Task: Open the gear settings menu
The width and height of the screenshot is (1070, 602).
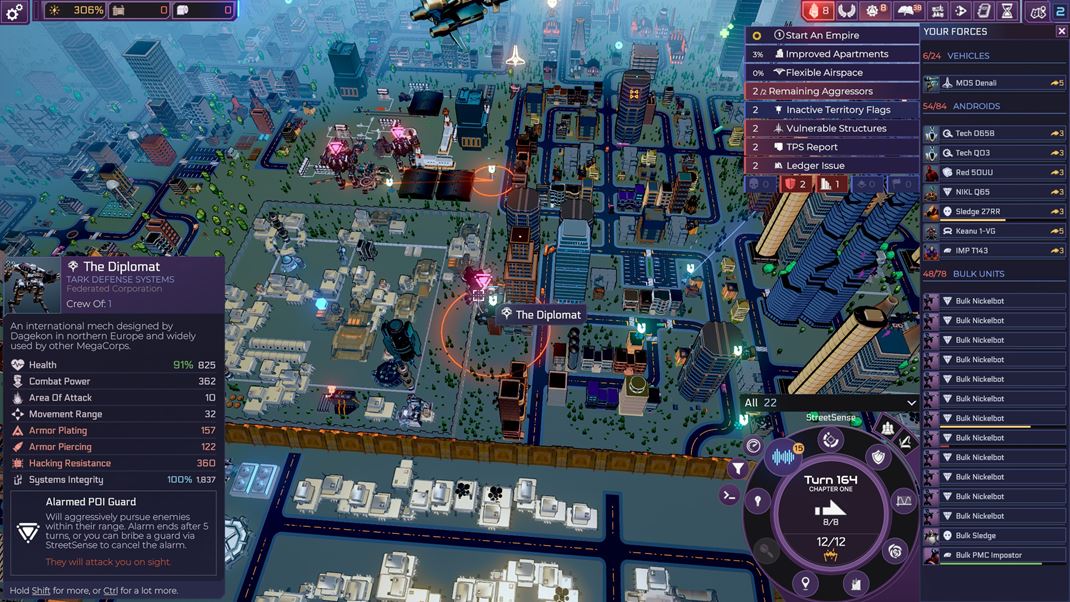Action: [x=14, y=12]
